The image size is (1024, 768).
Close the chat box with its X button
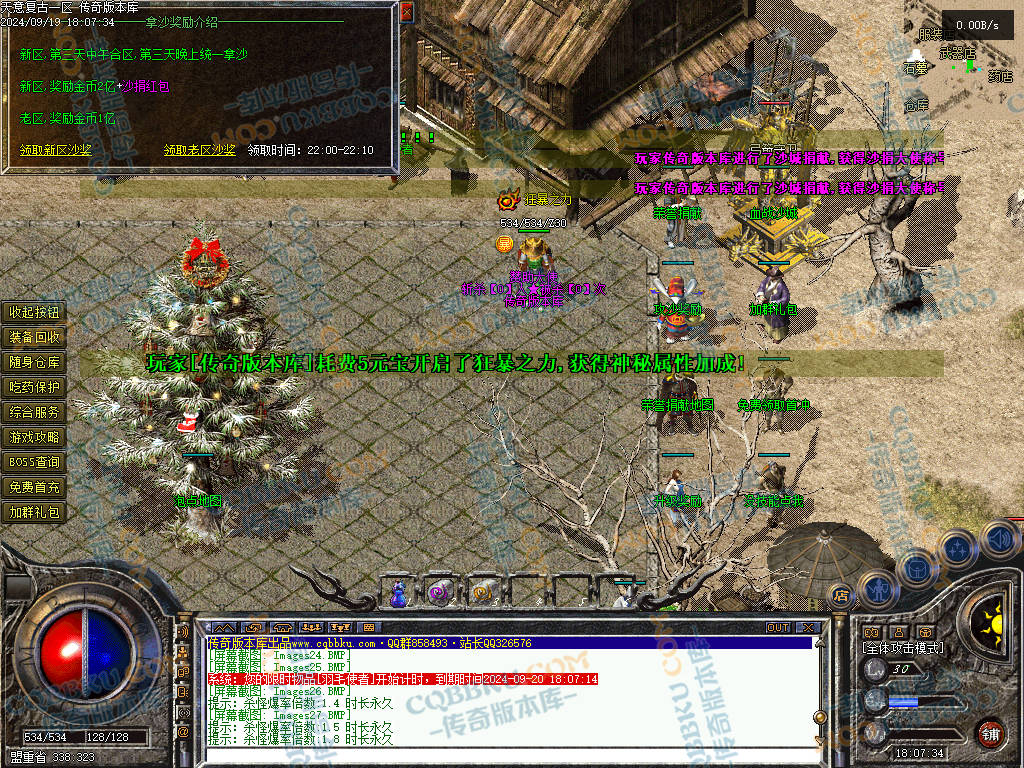click(806, 628)
